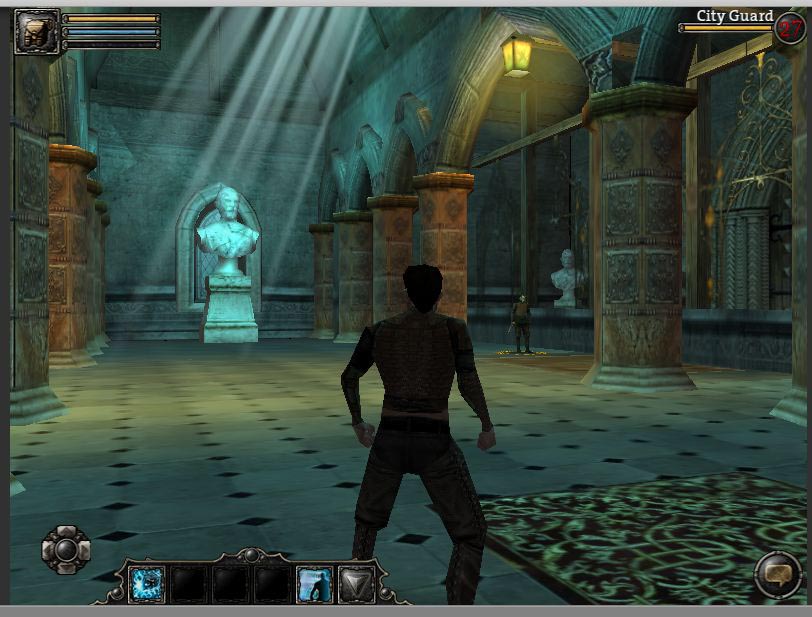The width and height of the screenshot is (812, 617).
Task: Activate the blue swirling spell slot
Action: (x=147, y=584)
